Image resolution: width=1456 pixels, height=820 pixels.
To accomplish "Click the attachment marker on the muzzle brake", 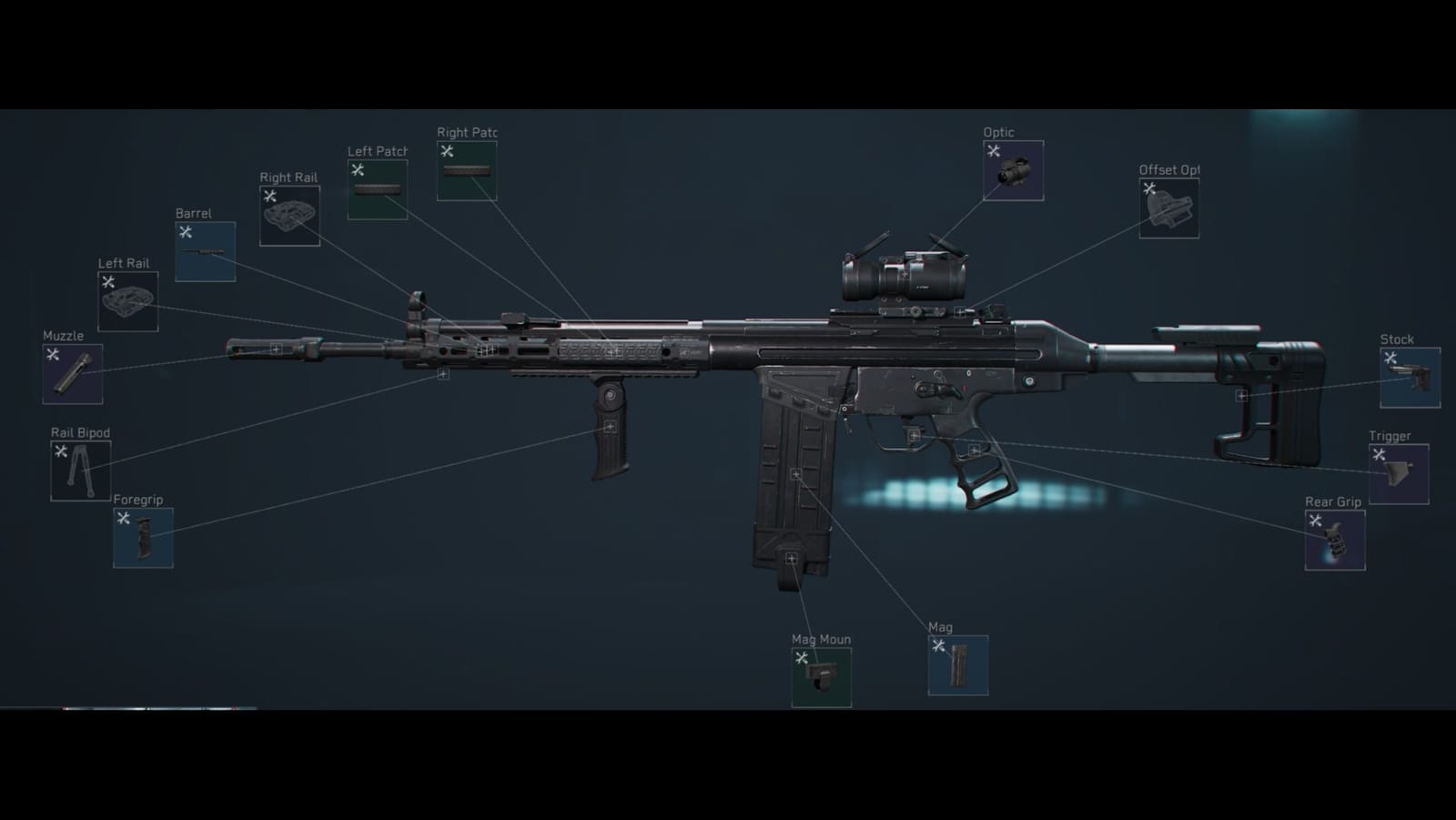I will pyautogui.click(x=276, y=349).
